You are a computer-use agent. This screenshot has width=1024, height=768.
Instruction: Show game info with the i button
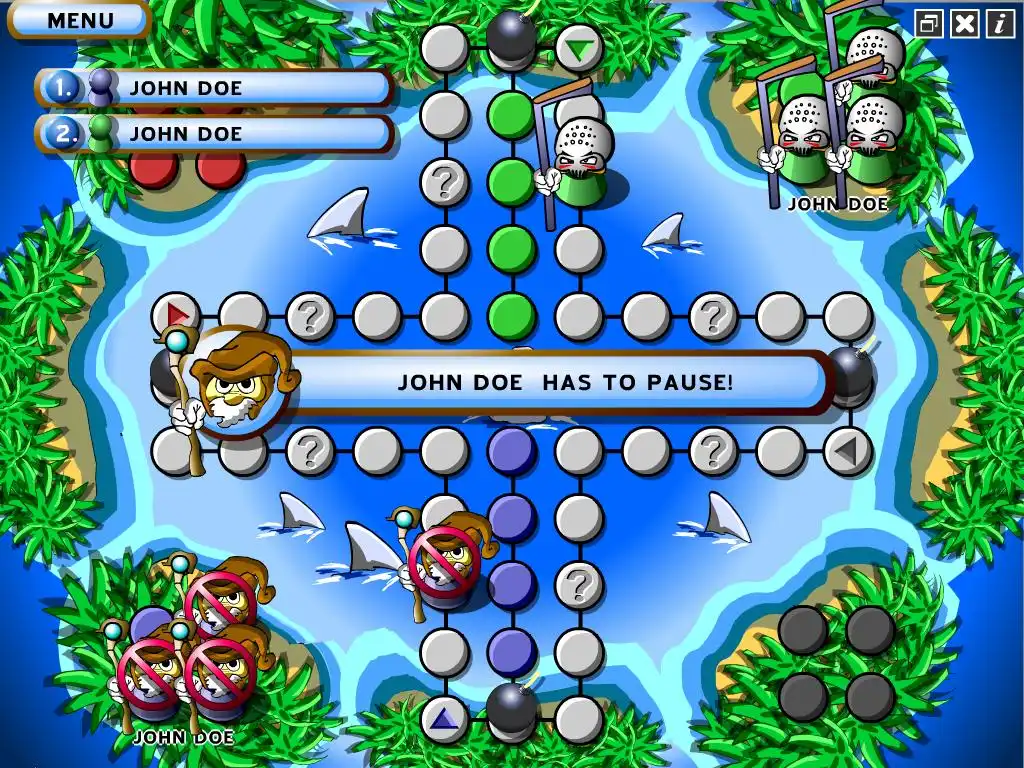click(999, 24)
